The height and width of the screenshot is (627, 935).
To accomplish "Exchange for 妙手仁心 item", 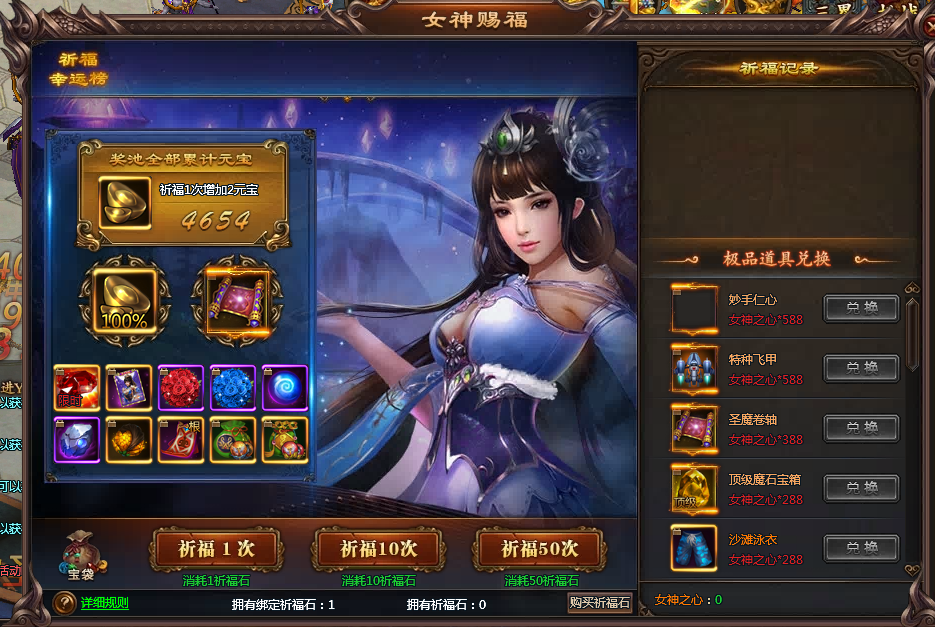I will pyautogui.click(x=861, y=308).
